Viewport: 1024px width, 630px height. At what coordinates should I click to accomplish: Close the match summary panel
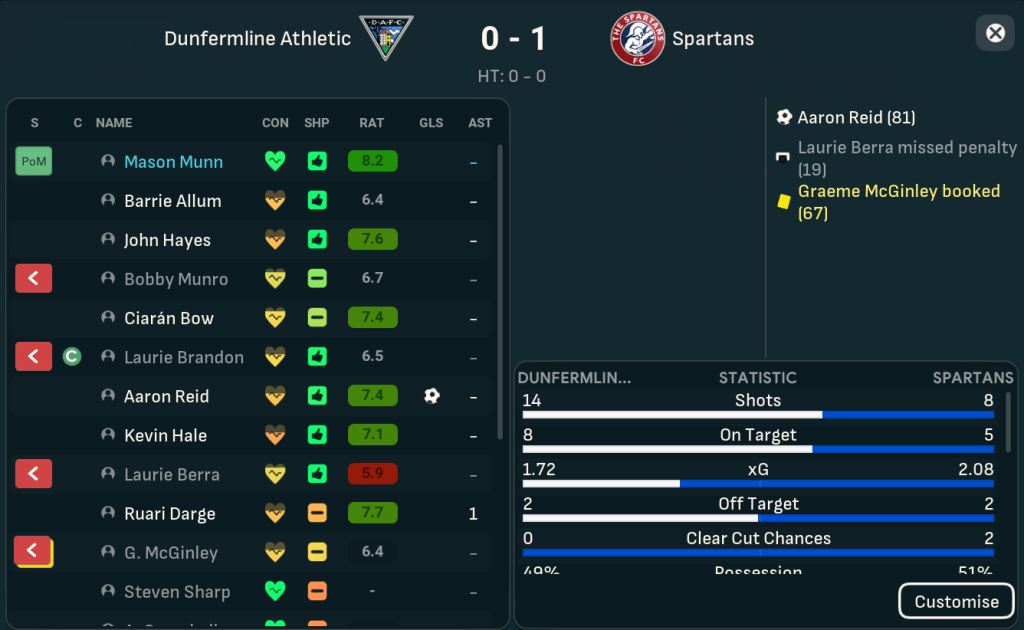[995, 33]
